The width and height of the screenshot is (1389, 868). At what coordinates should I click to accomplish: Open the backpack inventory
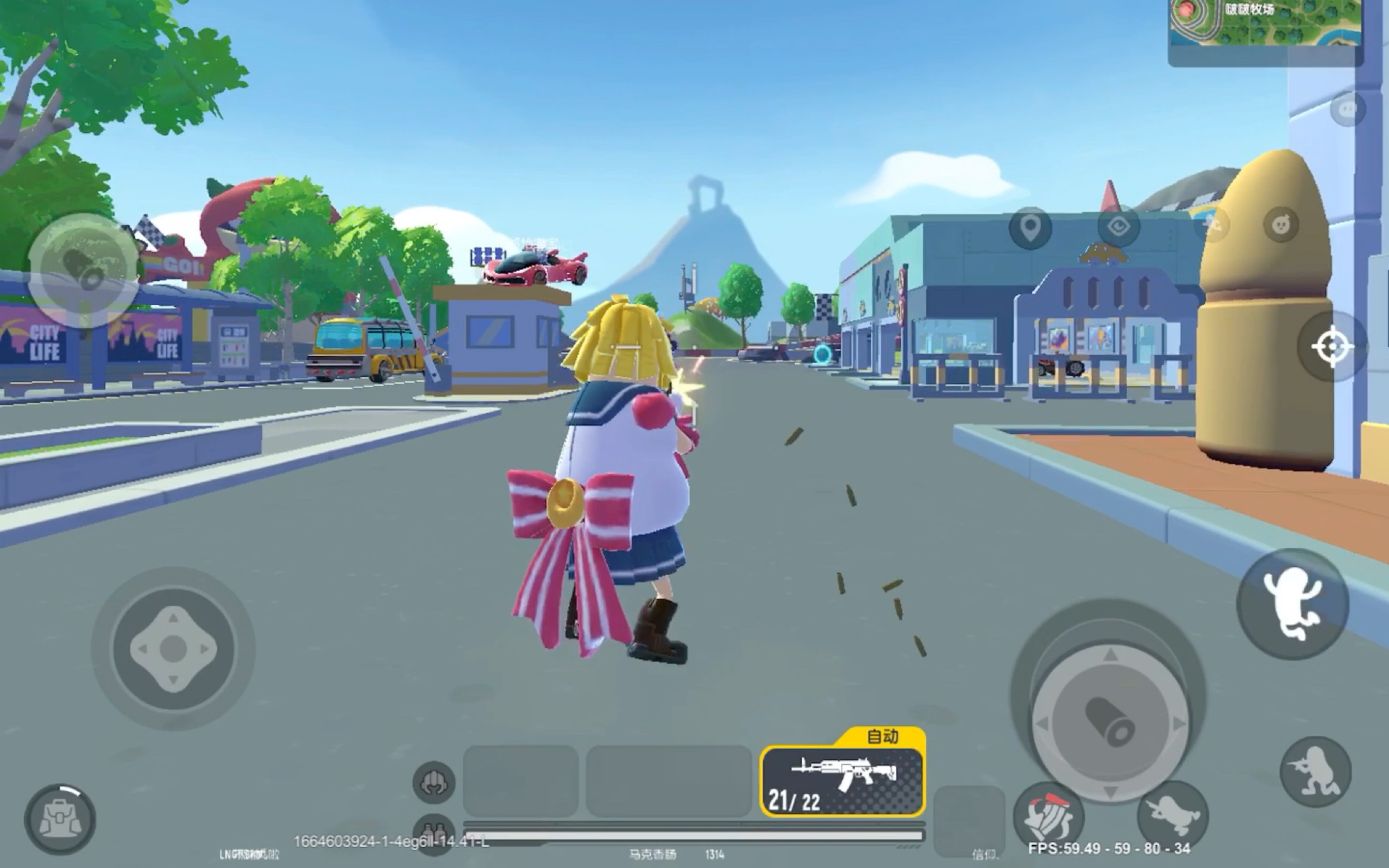tap(59, 819)
